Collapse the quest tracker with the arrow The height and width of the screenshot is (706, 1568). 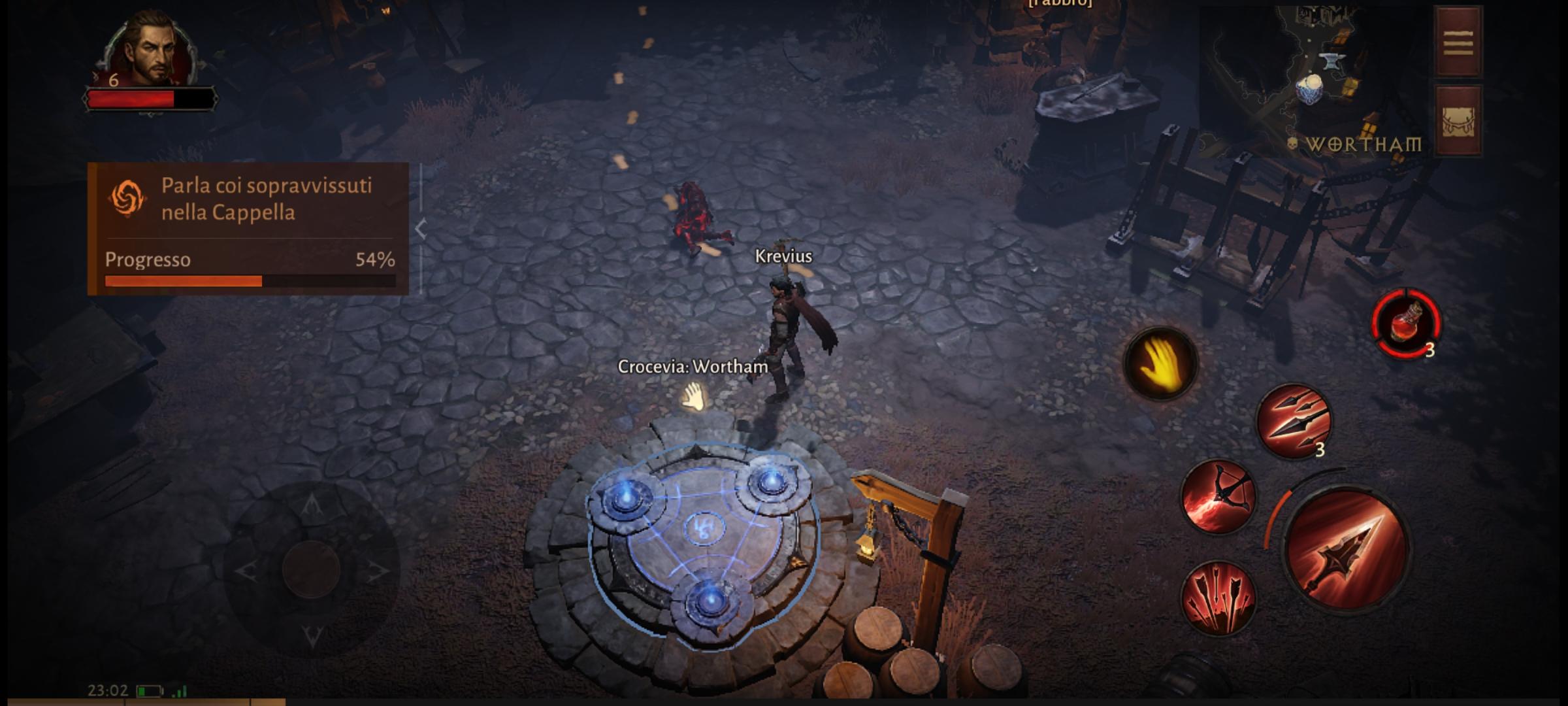tap(421, 229)
